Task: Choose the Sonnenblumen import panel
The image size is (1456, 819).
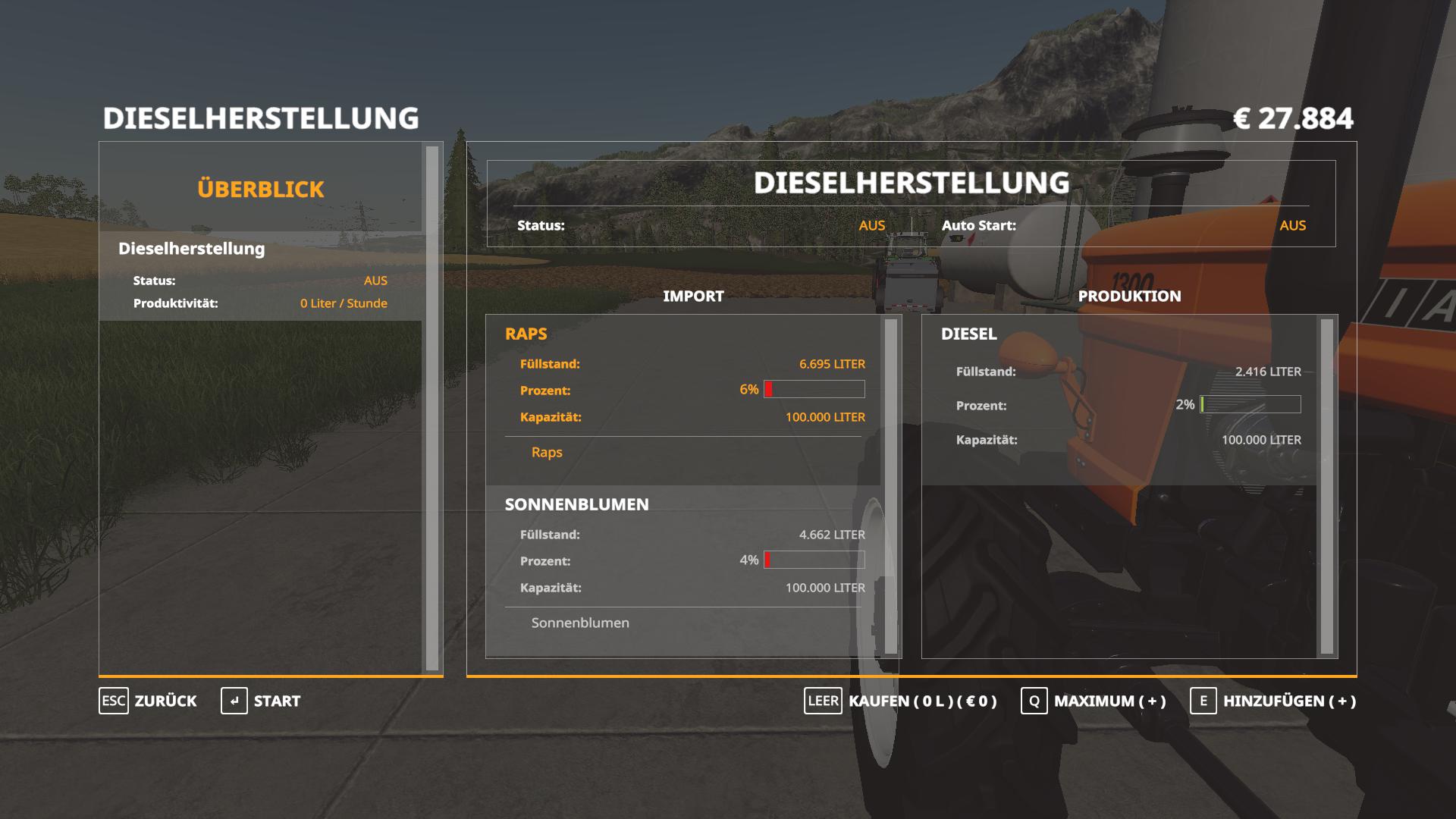Action: 682,570
